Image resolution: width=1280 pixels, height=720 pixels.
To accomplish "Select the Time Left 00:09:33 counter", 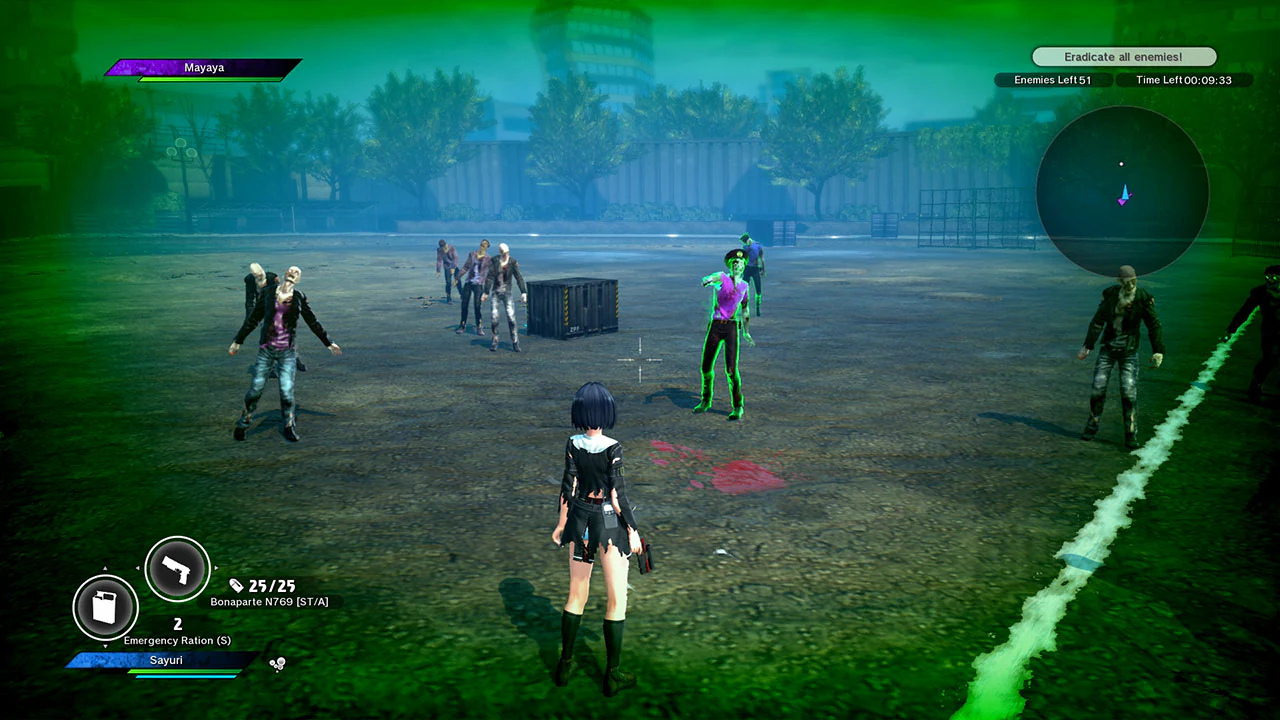I will (x=1186, y=80).
